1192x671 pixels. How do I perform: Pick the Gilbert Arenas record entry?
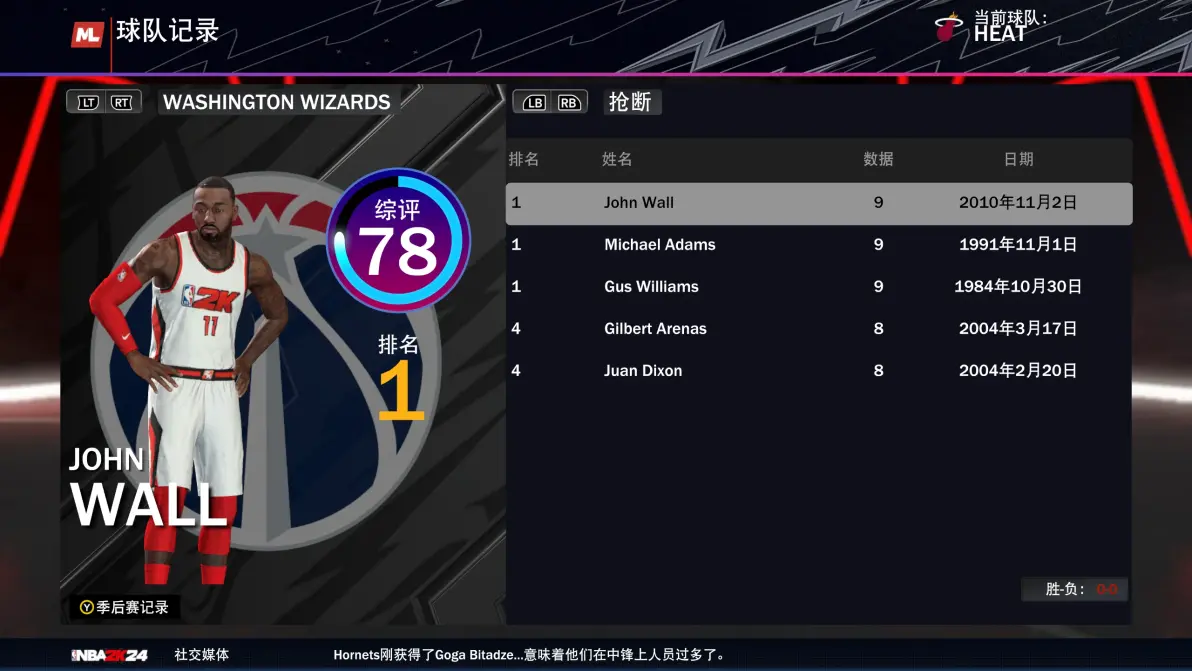[x=818, y=329]
